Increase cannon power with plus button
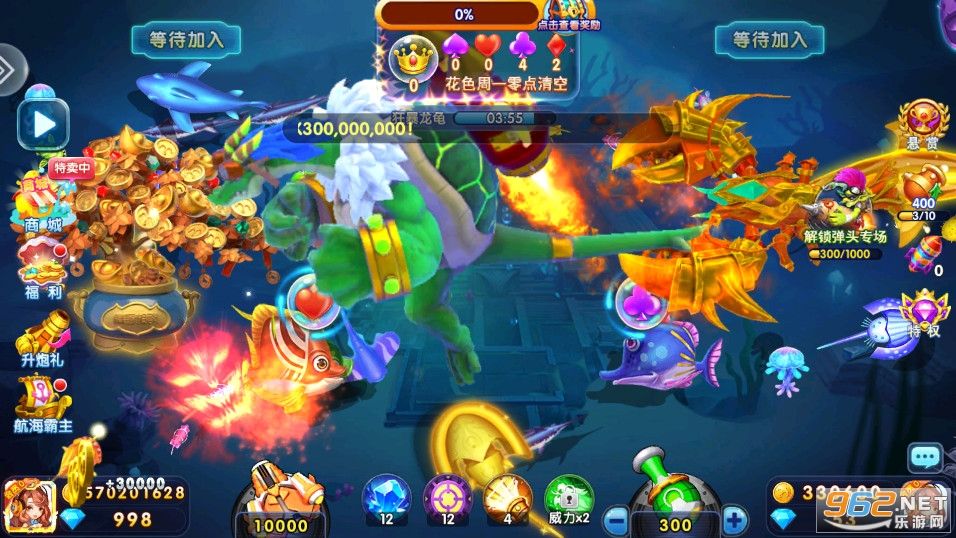 point(735,520)
